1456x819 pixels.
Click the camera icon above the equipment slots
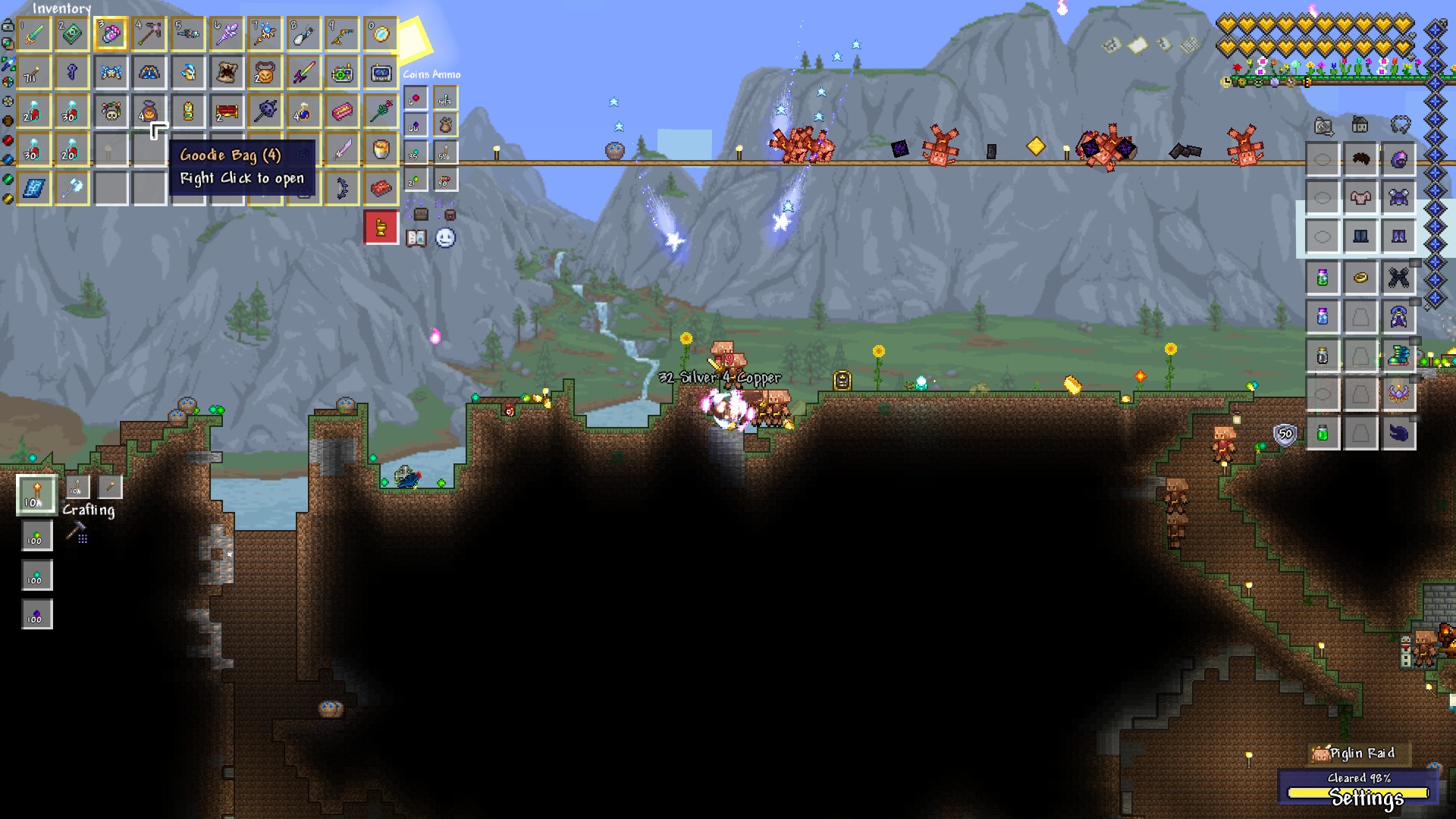[1323, 127]
